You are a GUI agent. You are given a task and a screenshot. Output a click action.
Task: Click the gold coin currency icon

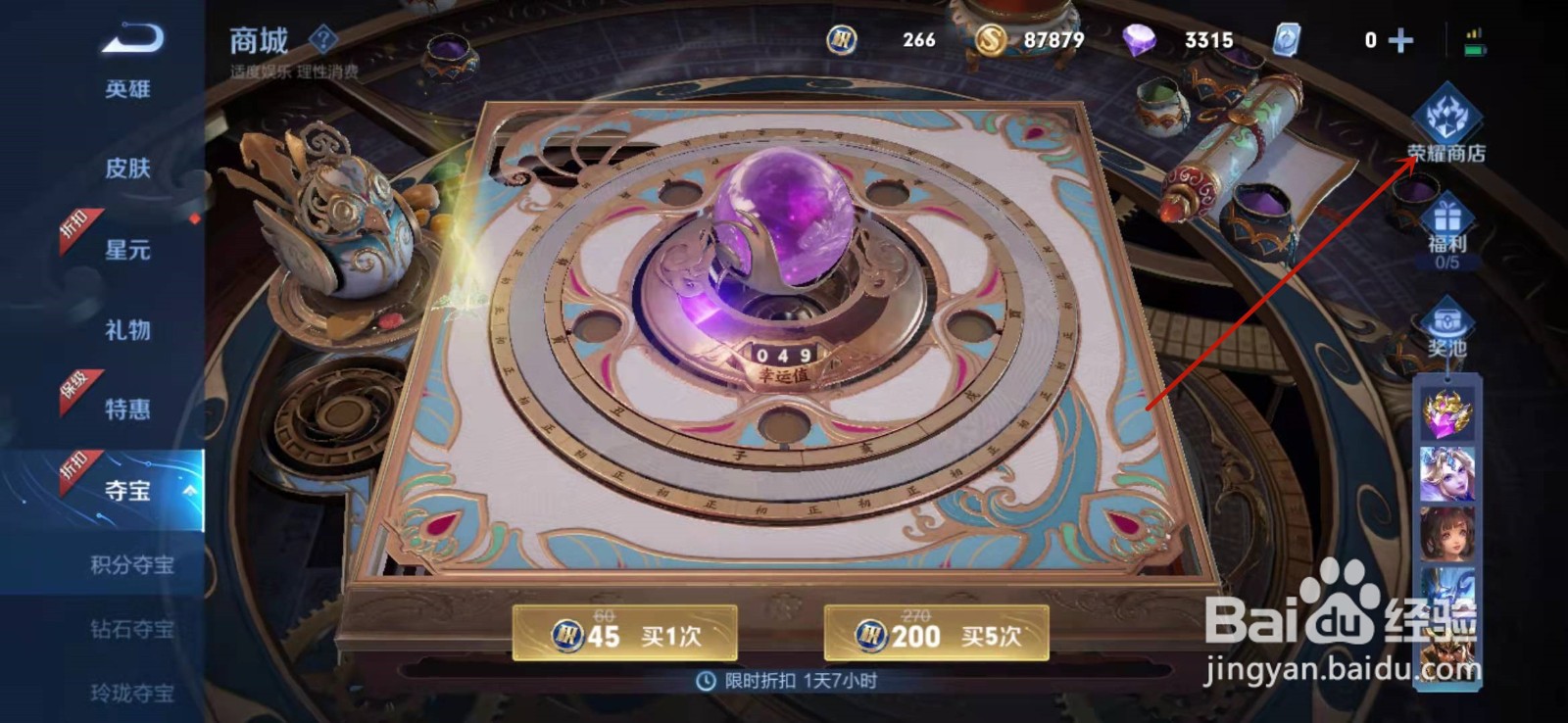tap(989, 41)
